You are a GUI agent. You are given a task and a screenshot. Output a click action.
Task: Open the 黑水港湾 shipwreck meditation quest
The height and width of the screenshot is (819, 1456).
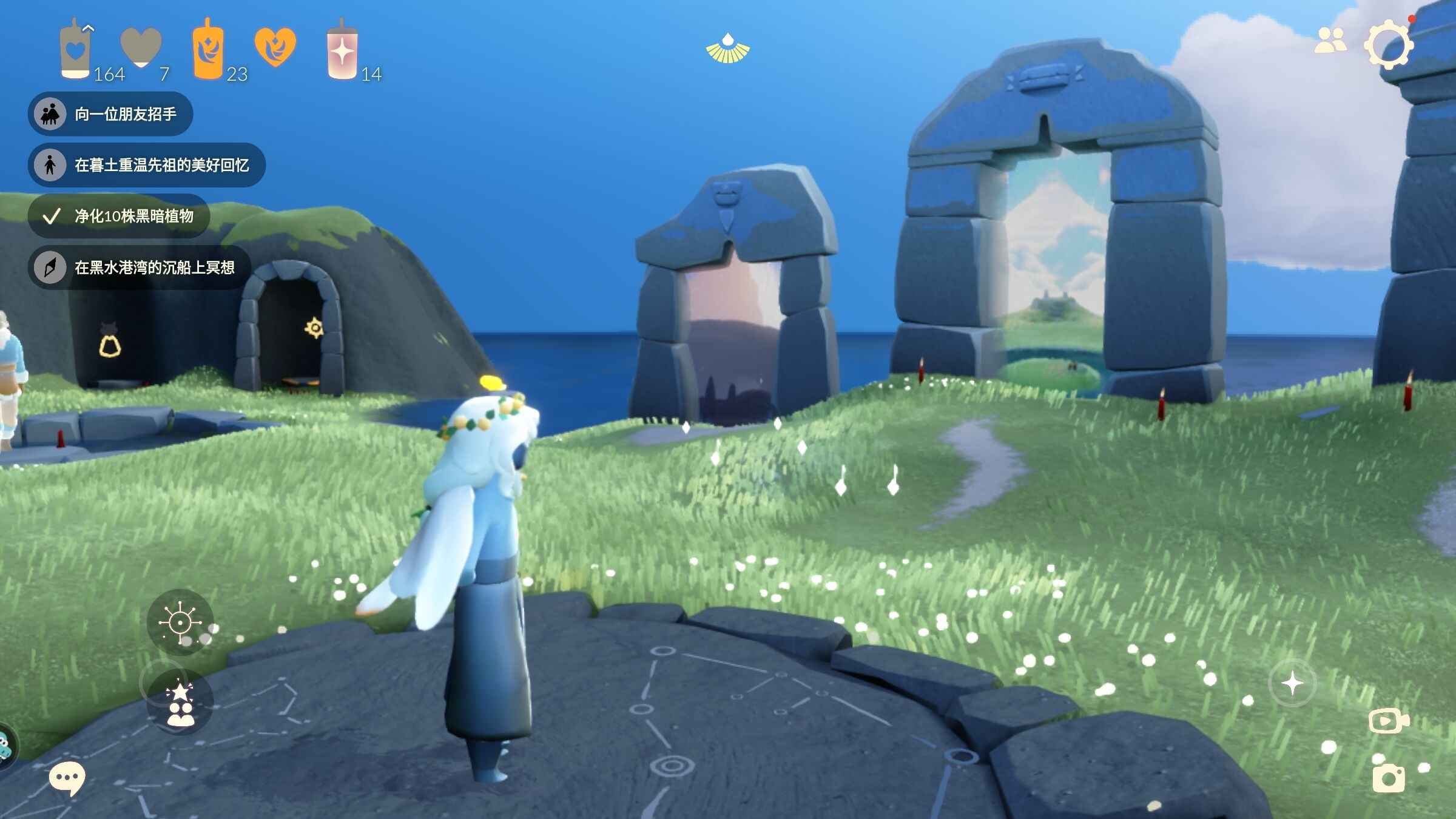click(140, 268)
